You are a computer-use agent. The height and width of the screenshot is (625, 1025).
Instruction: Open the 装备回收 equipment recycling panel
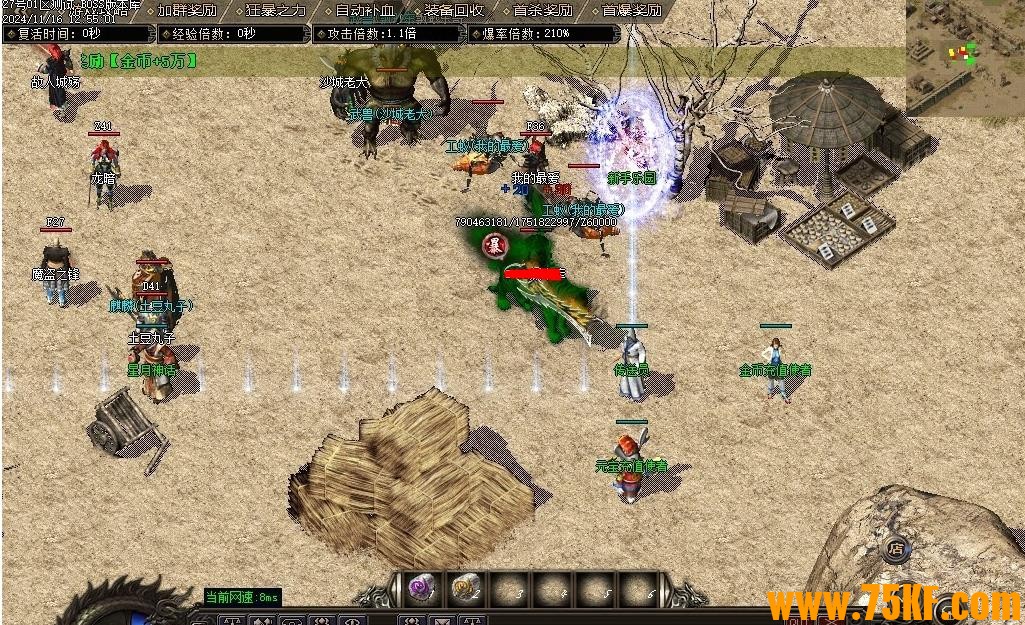coord(454,11)
